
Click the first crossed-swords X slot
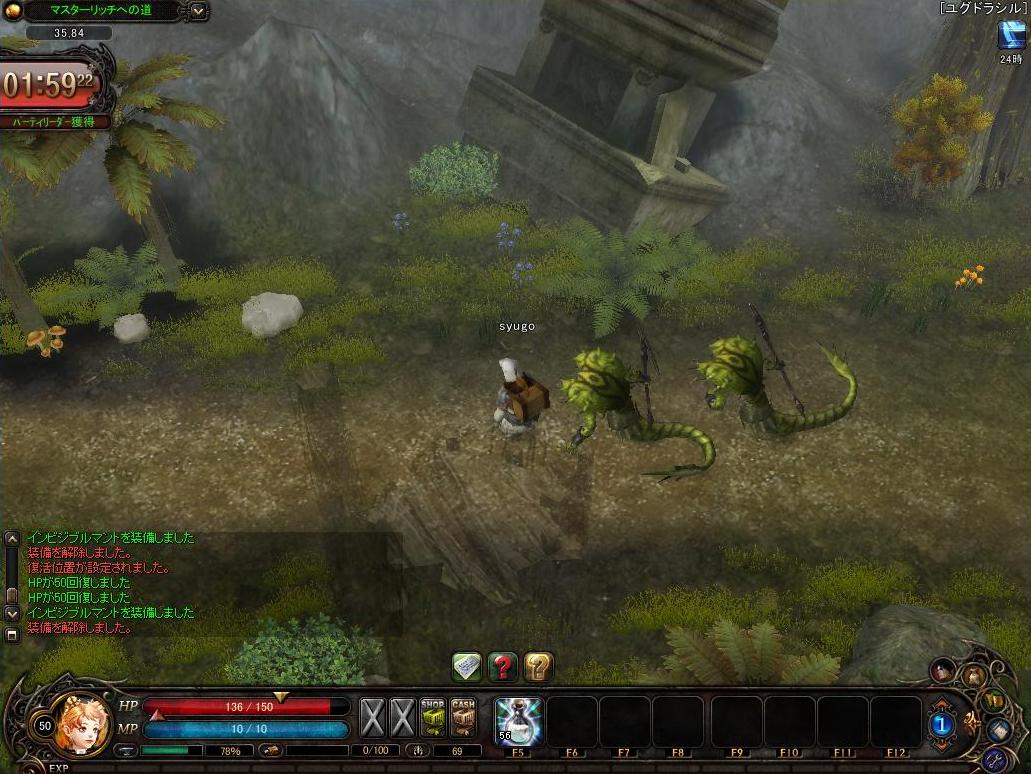(x=372, y=717)
